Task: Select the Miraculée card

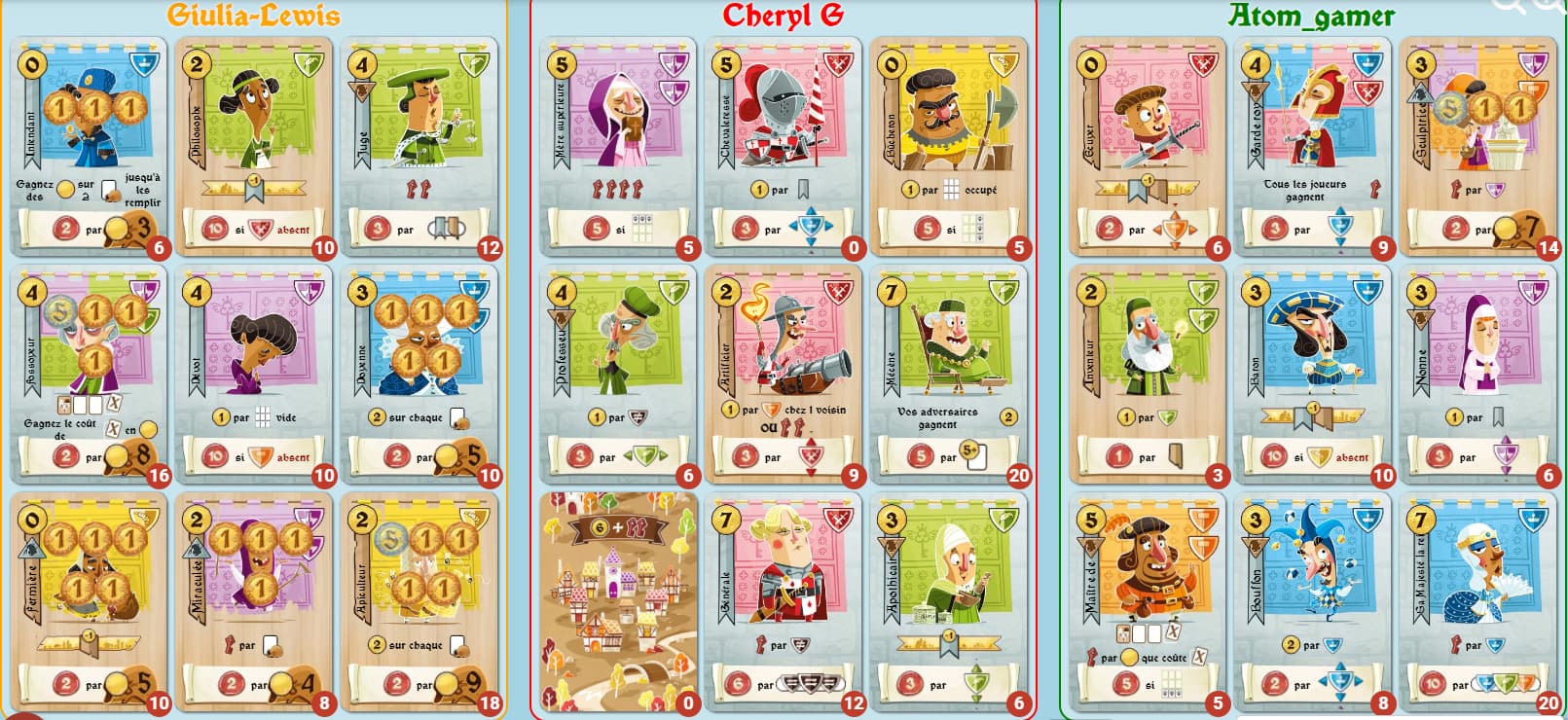Action: pos(255,603)
